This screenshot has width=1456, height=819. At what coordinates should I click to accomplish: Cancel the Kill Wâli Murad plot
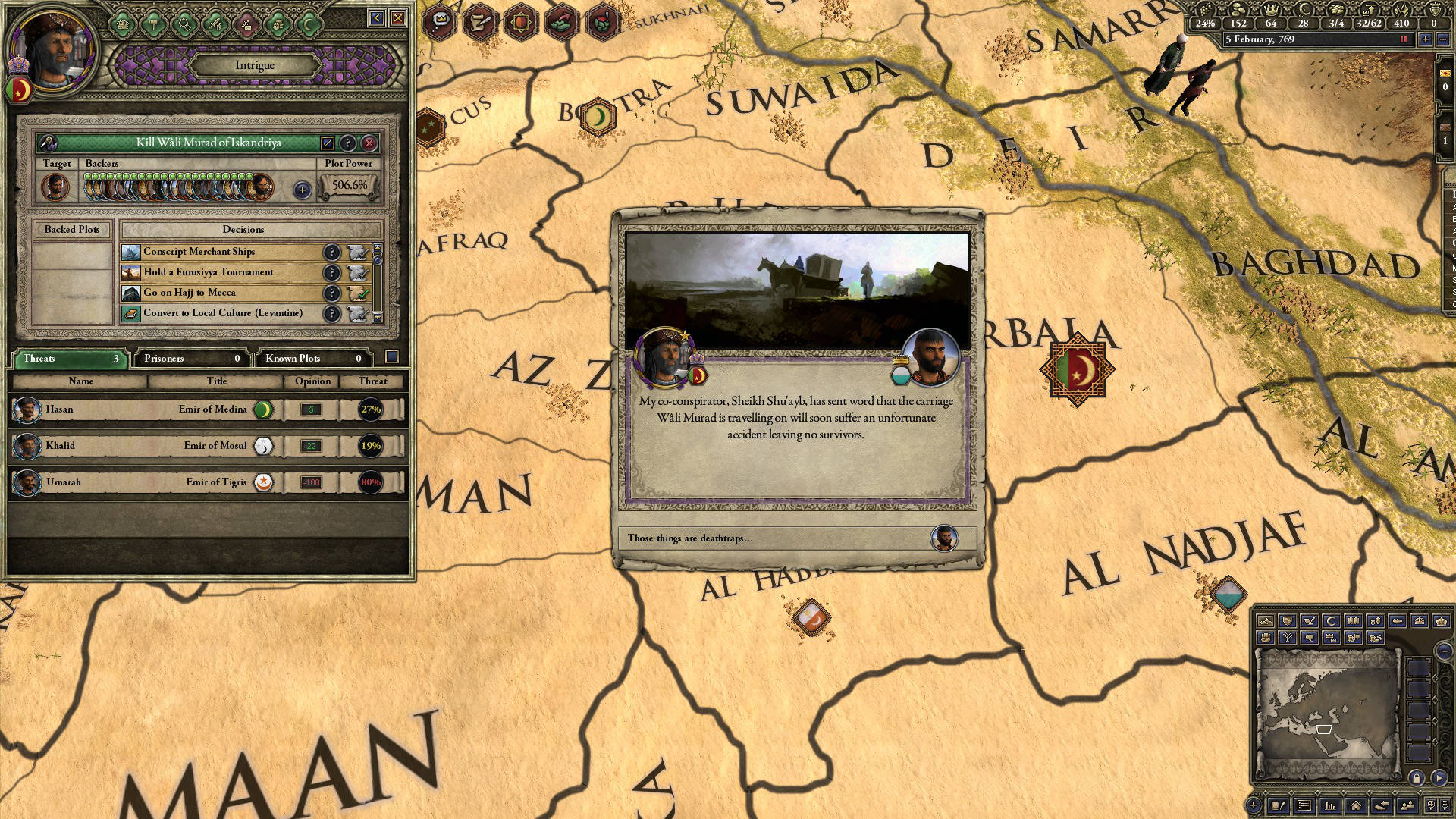[369, 143]
